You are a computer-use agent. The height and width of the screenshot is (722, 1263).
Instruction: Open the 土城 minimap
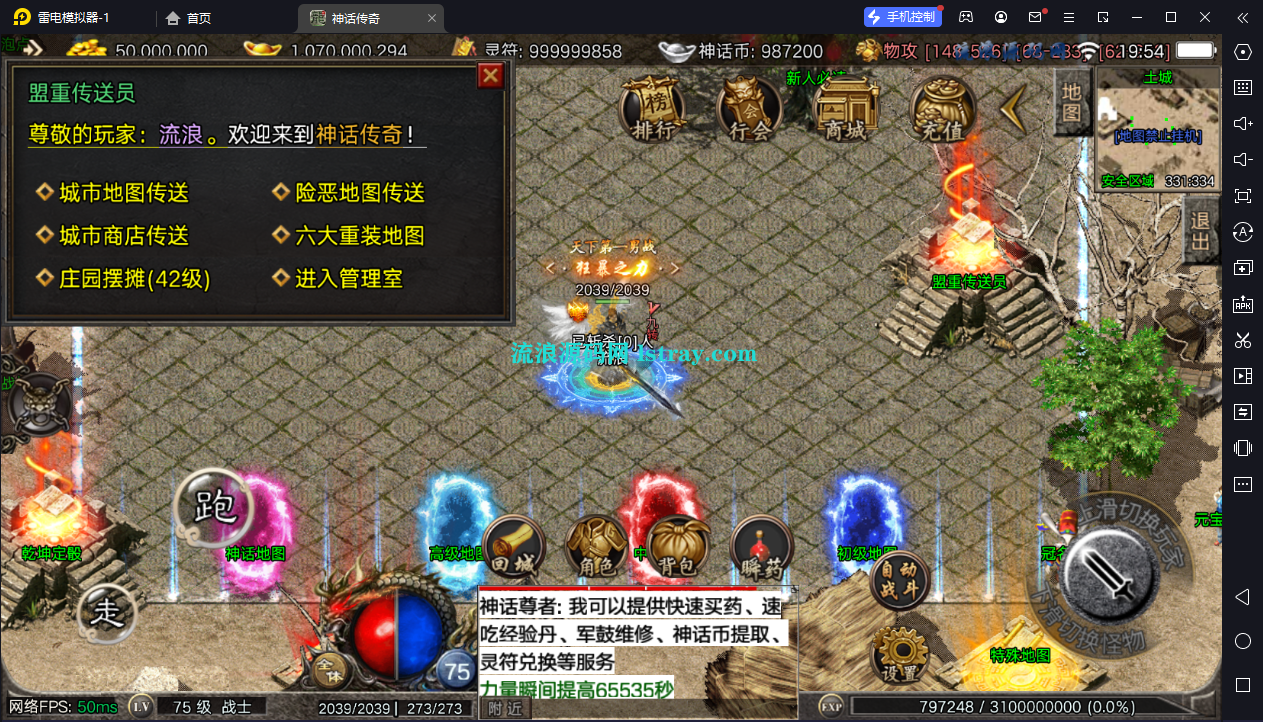pos(1157,130)
